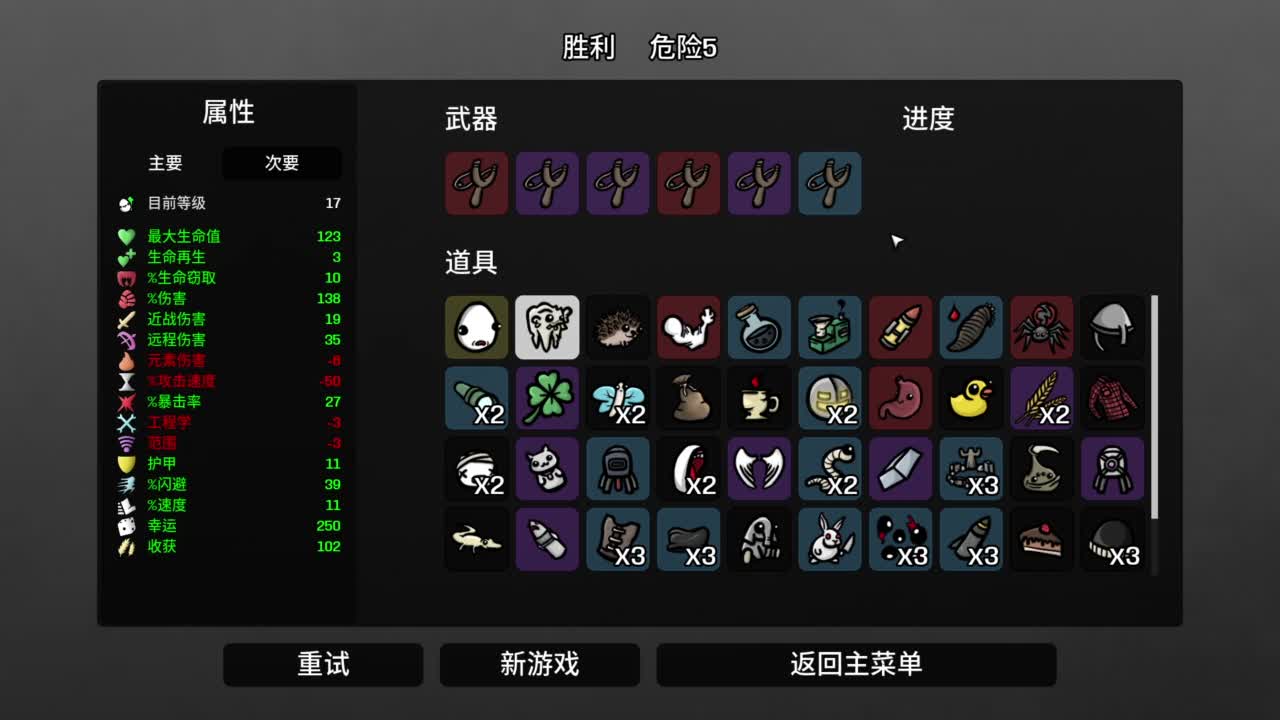
Task: Click the four-leaf clover item icon
Action: tap(547, 397)
